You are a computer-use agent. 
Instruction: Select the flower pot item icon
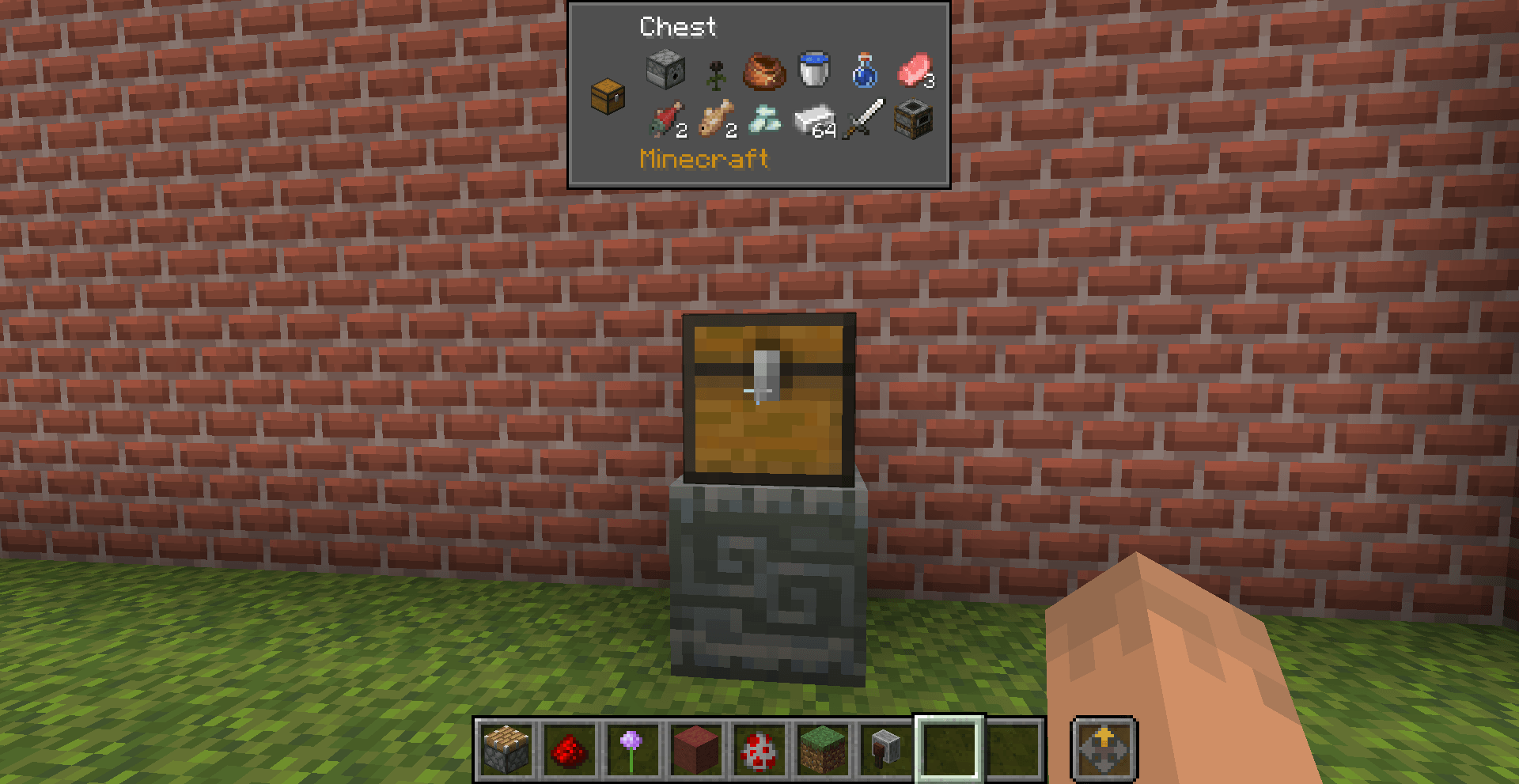(763, 73)
